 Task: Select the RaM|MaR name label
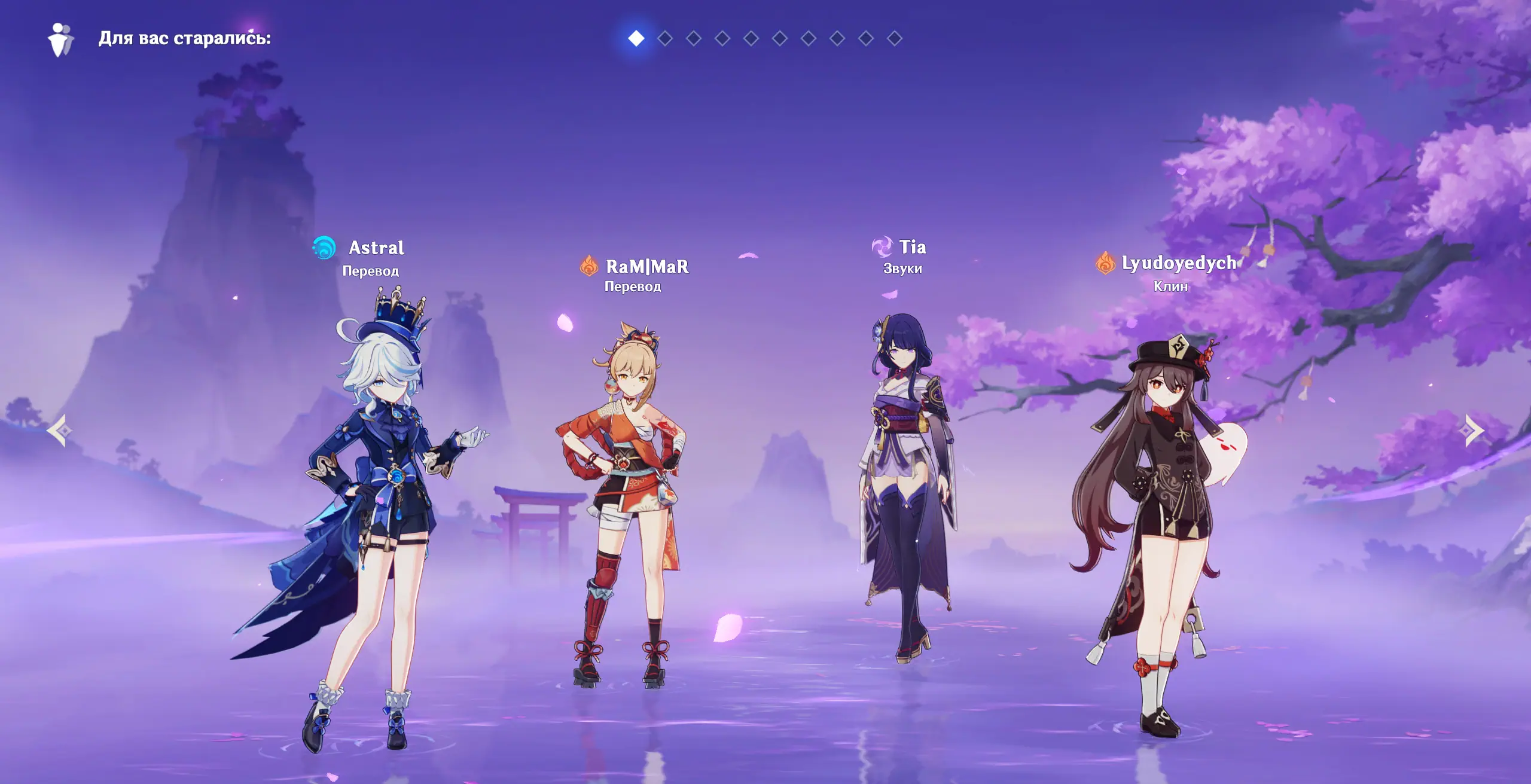[x=647, y=267]
